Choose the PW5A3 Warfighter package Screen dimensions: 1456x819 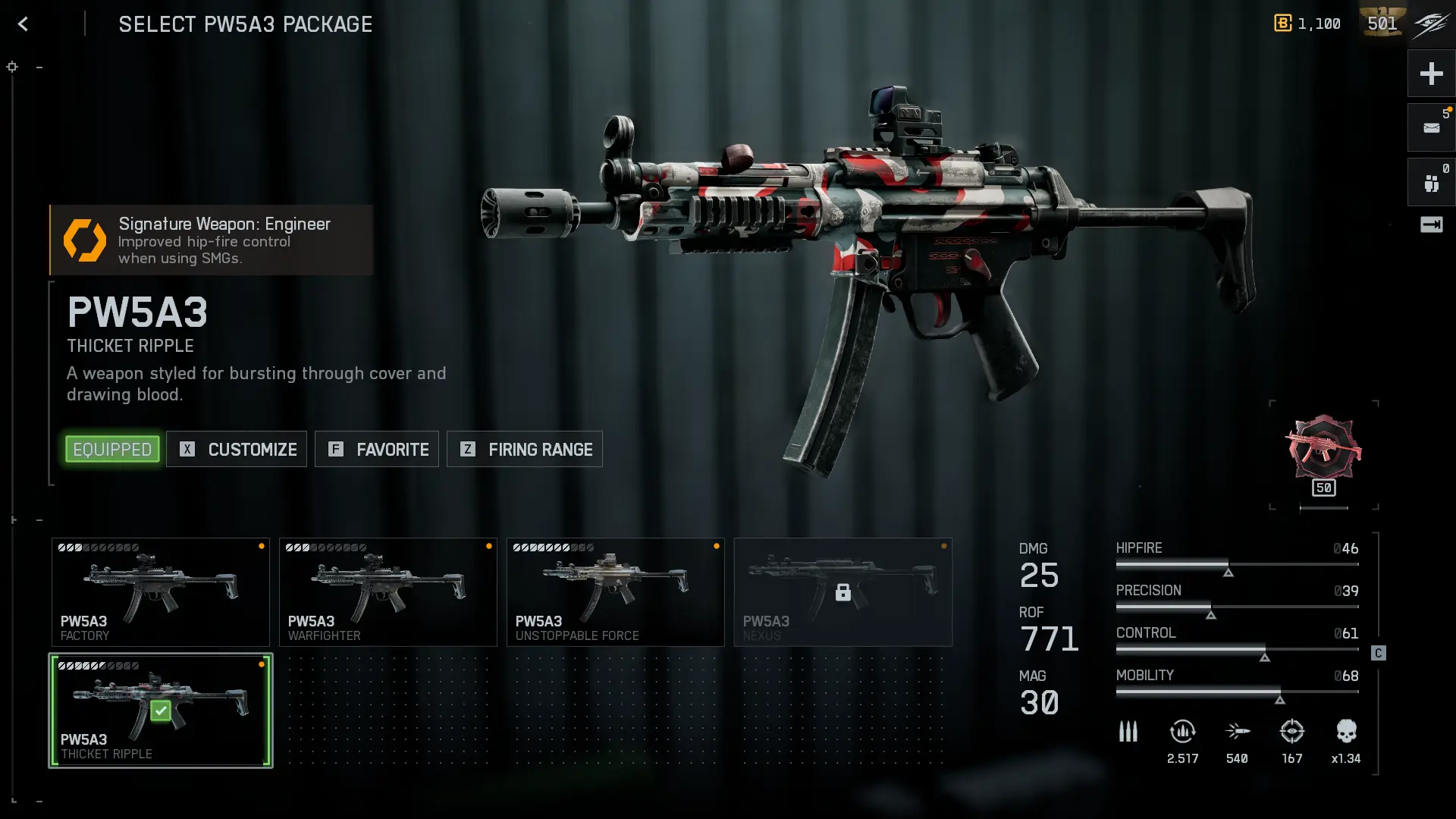point(388,592)
